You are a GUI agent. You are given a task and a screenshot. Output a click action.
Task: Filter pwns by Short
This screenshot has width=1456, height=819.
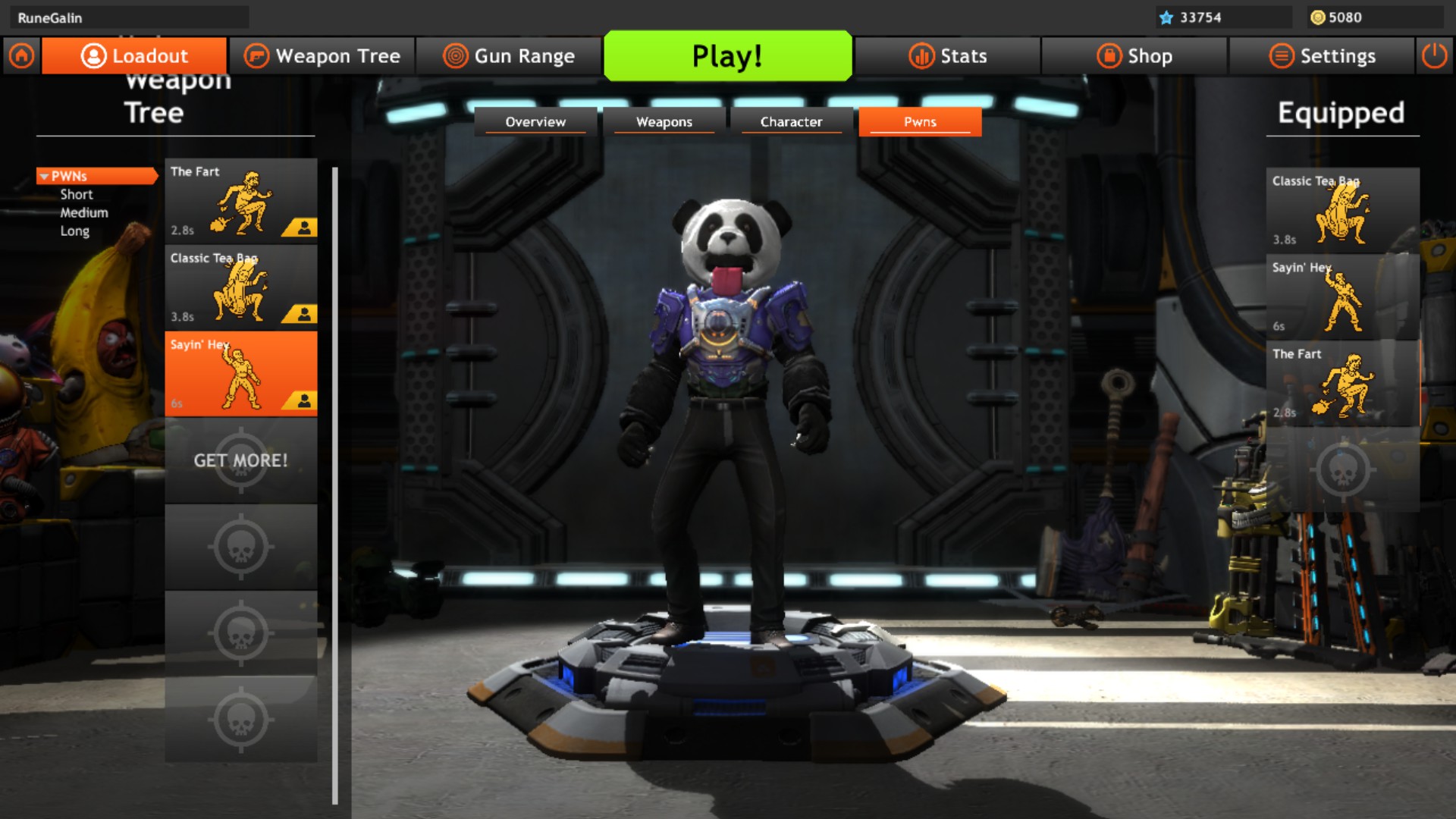[77, 195]
